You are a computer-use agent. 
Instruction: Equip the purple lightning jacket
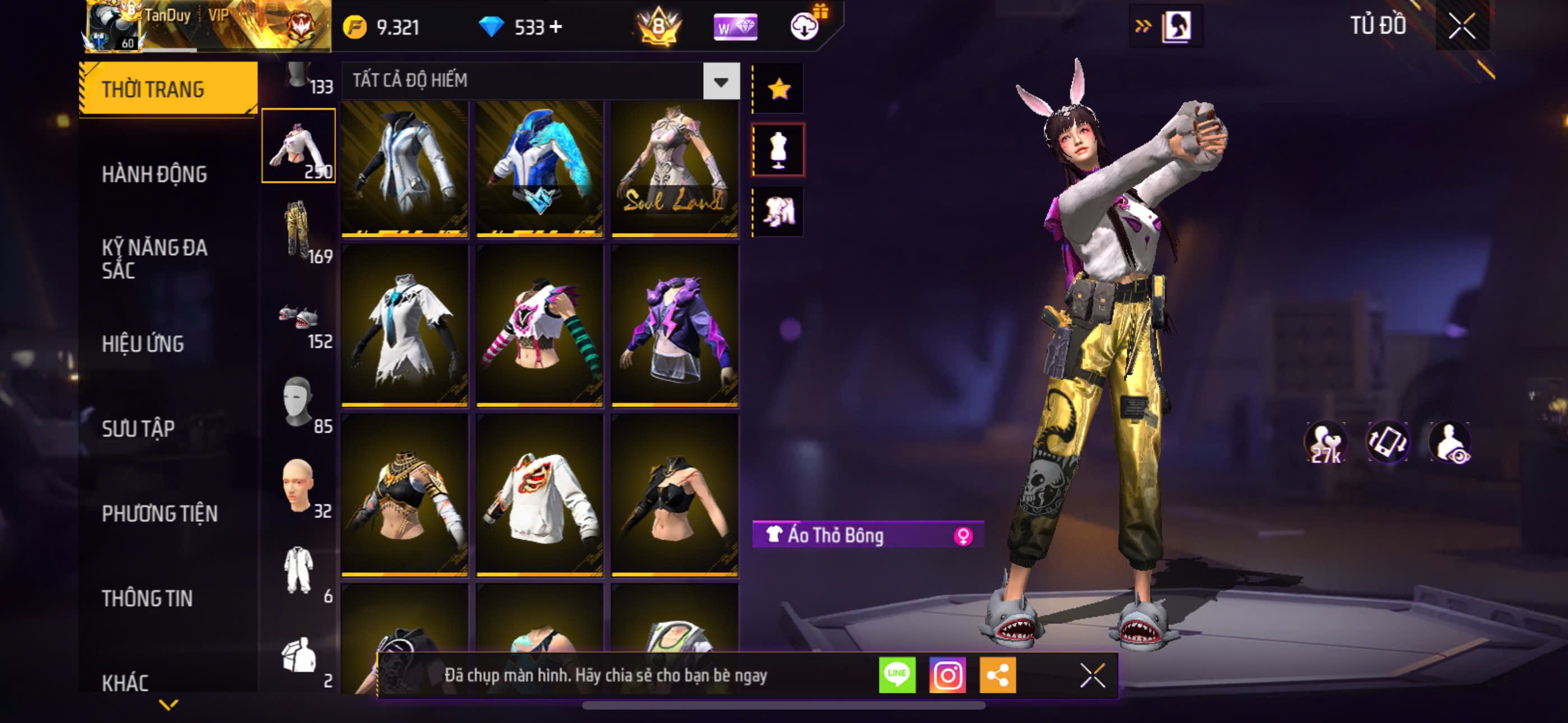tap(675, 326)
